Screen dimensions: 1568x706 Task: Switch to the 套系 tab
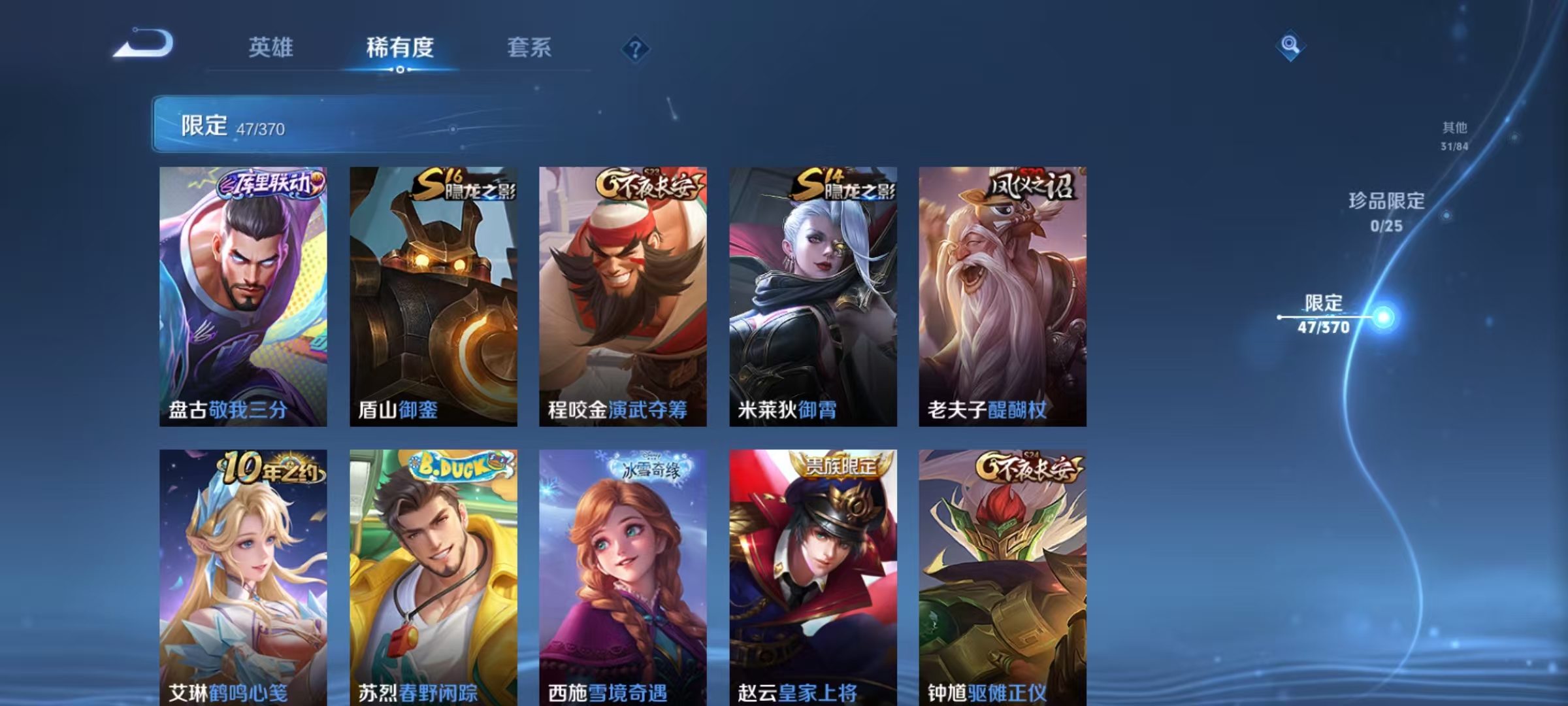pyautogui.click(x=529, y=47)
